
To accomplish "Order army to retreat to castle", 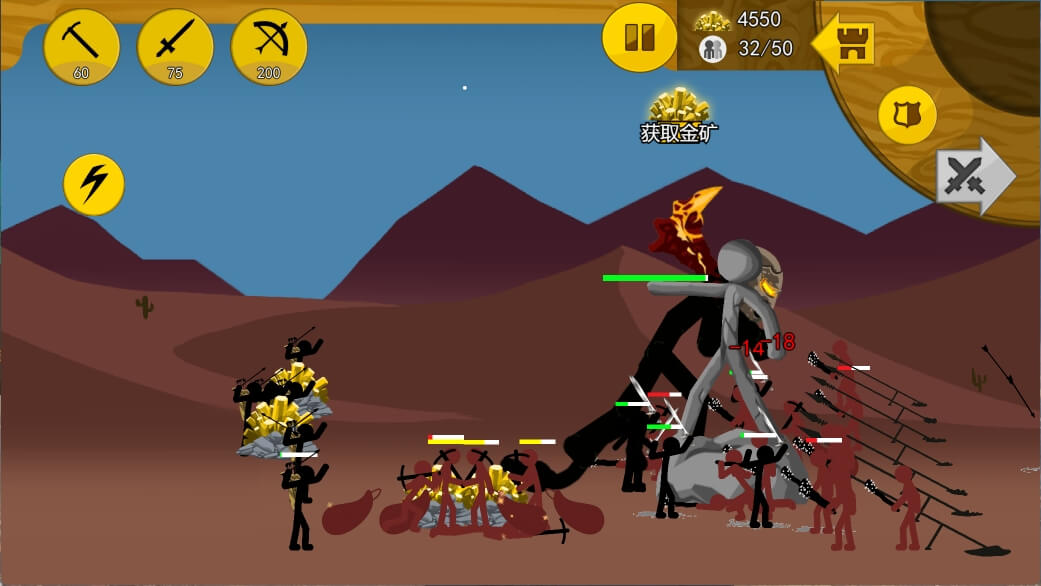I will click(x=845, y=44).
